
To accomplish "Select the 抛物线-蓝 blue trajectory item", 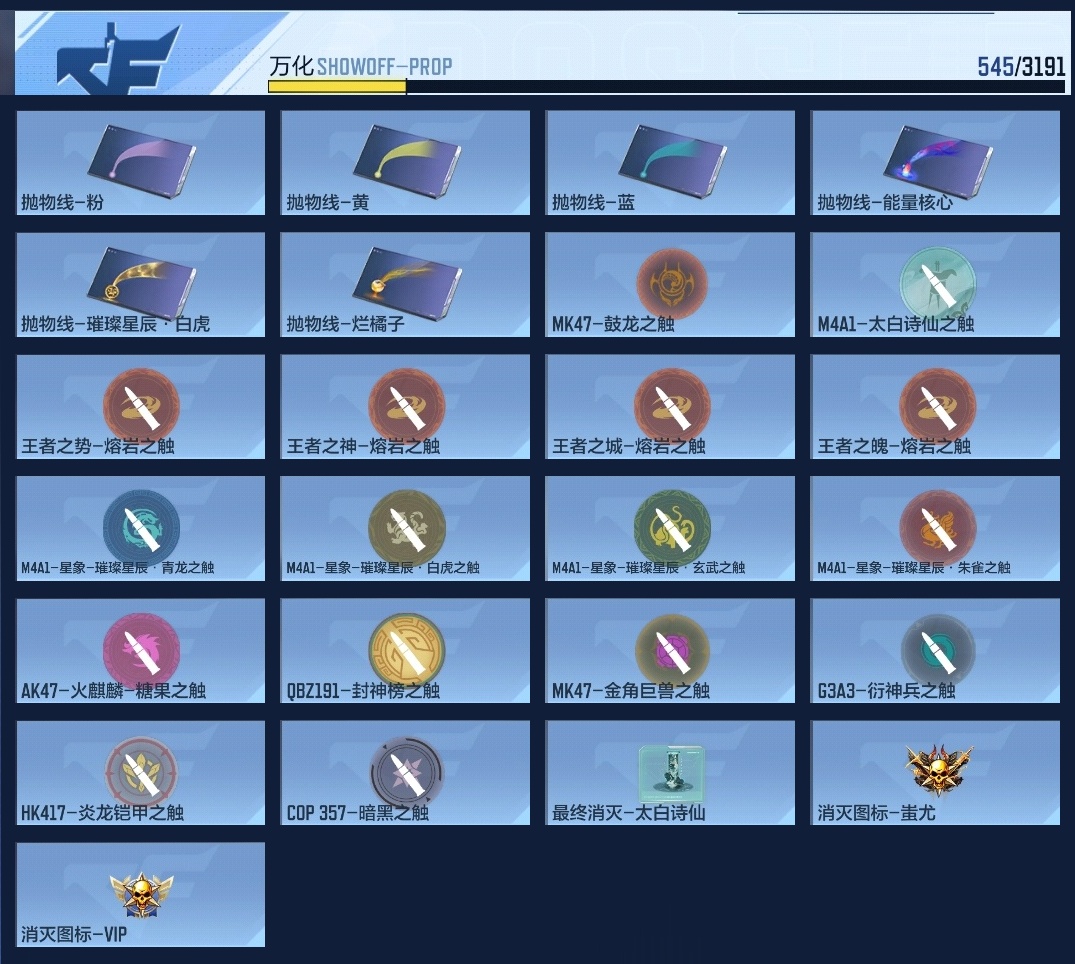I will coord(670,162).
